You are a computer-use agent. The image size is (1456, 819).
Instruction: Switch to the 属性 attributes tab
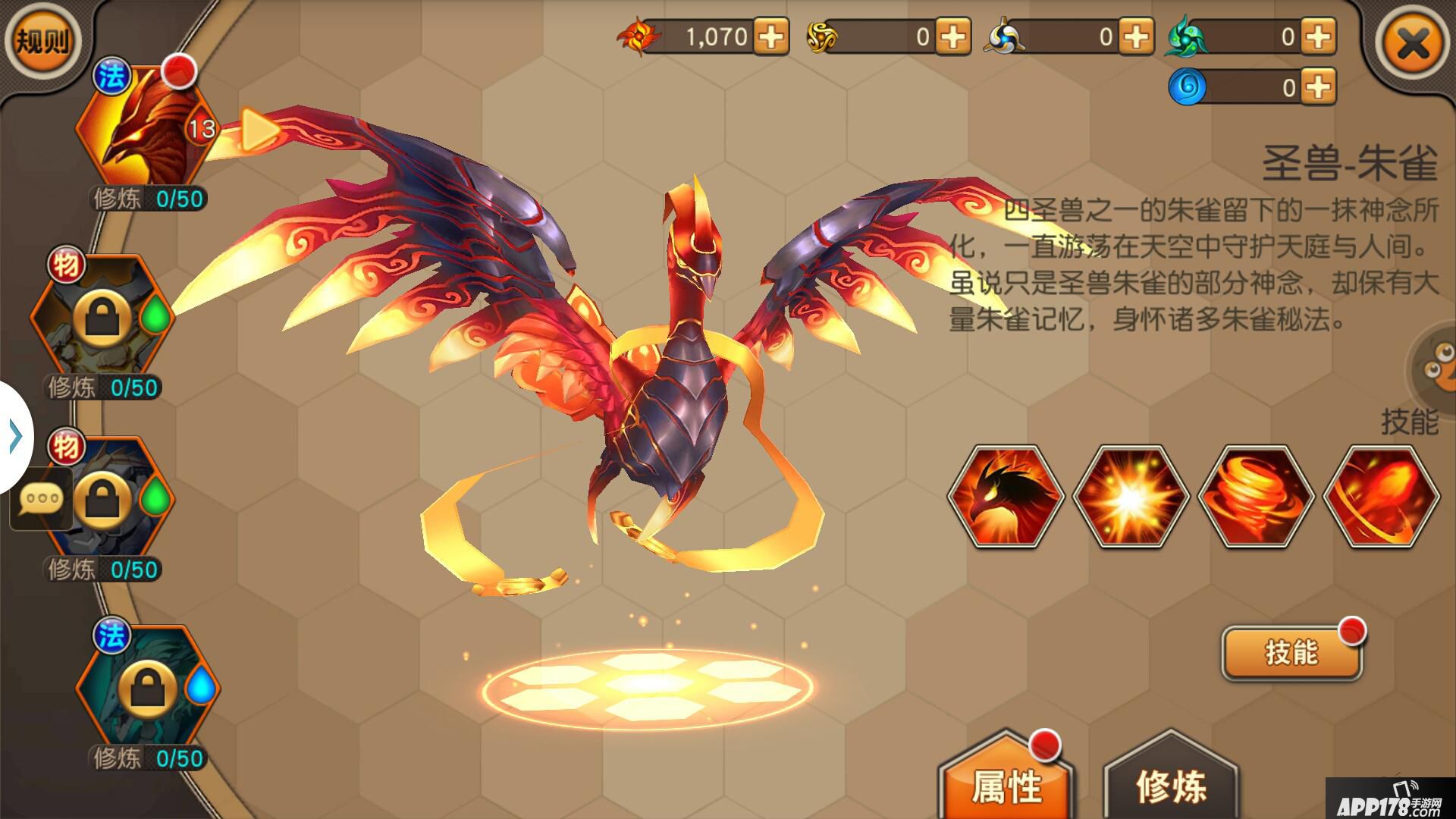pos(1006,785)
